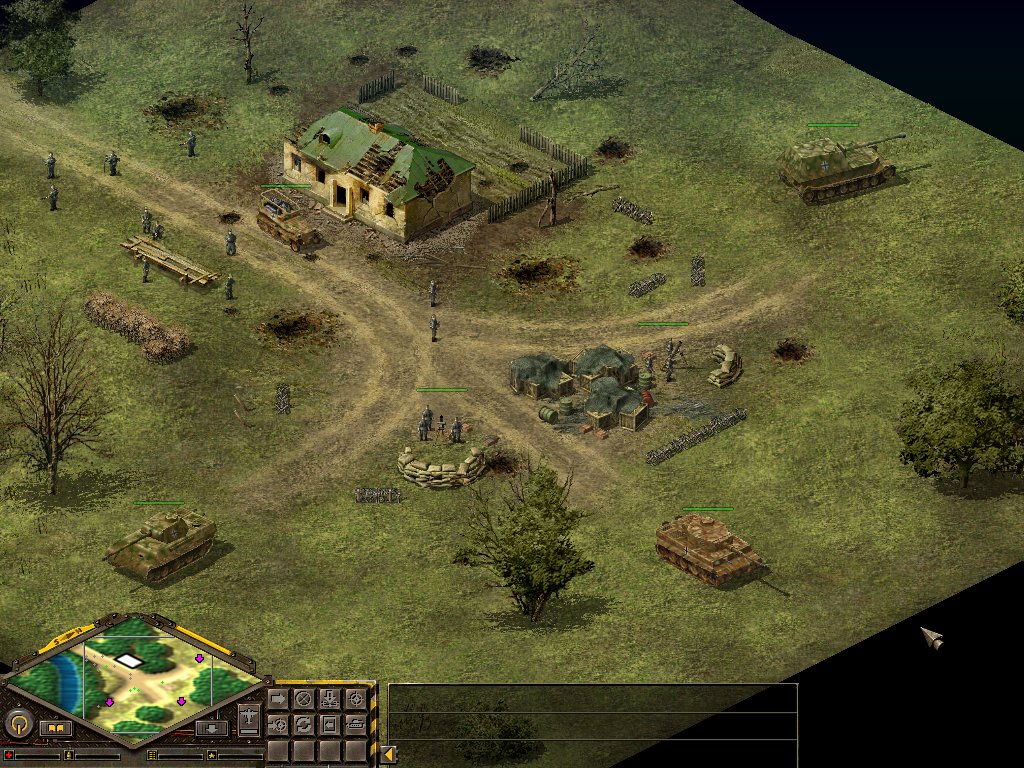
Task: Select the self-propelled gun at top right
Action: [x=836, y=165]
